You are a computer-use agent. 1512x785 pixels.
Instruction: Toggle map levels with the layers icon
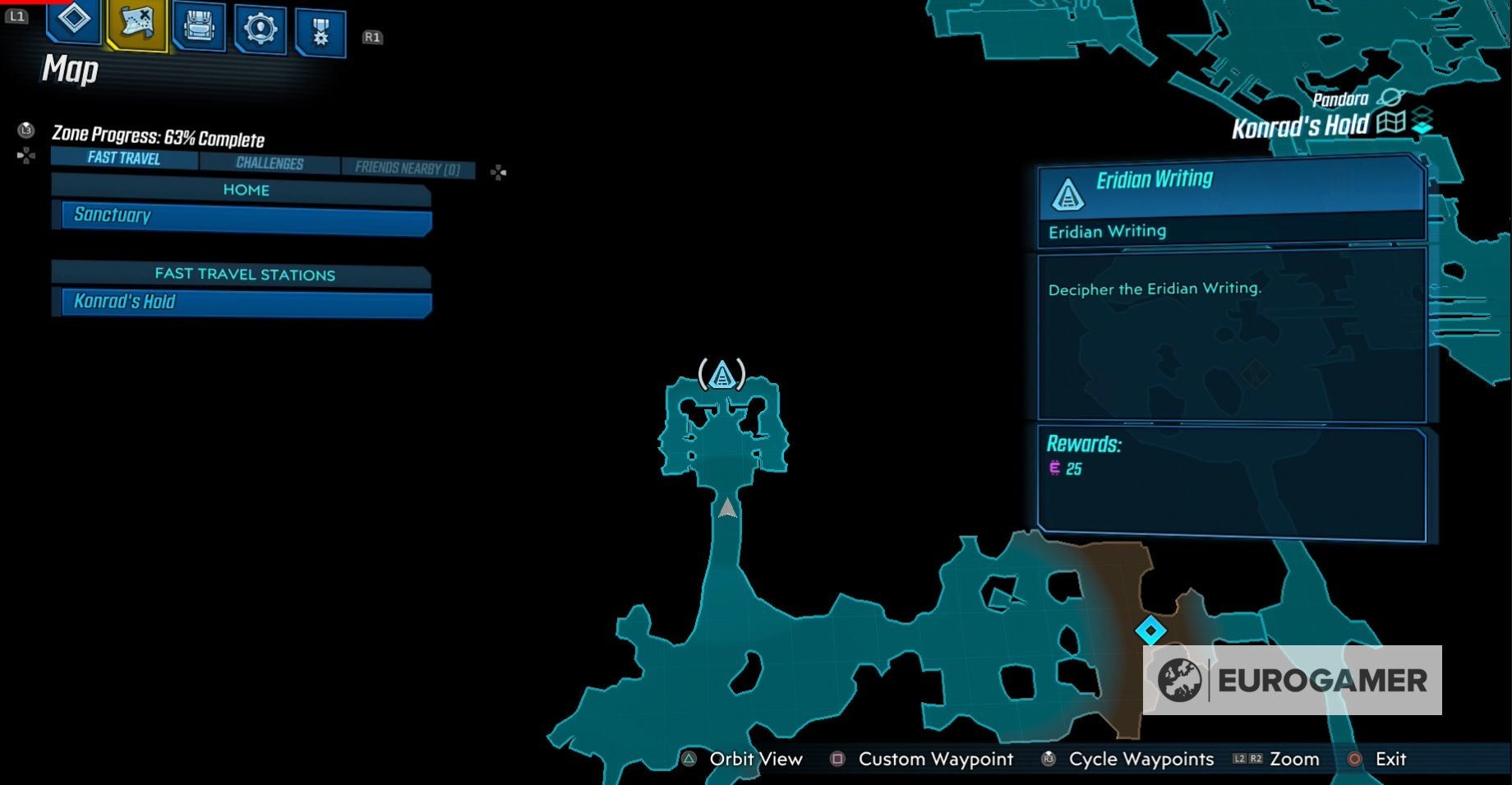[x=1423, y=122]
